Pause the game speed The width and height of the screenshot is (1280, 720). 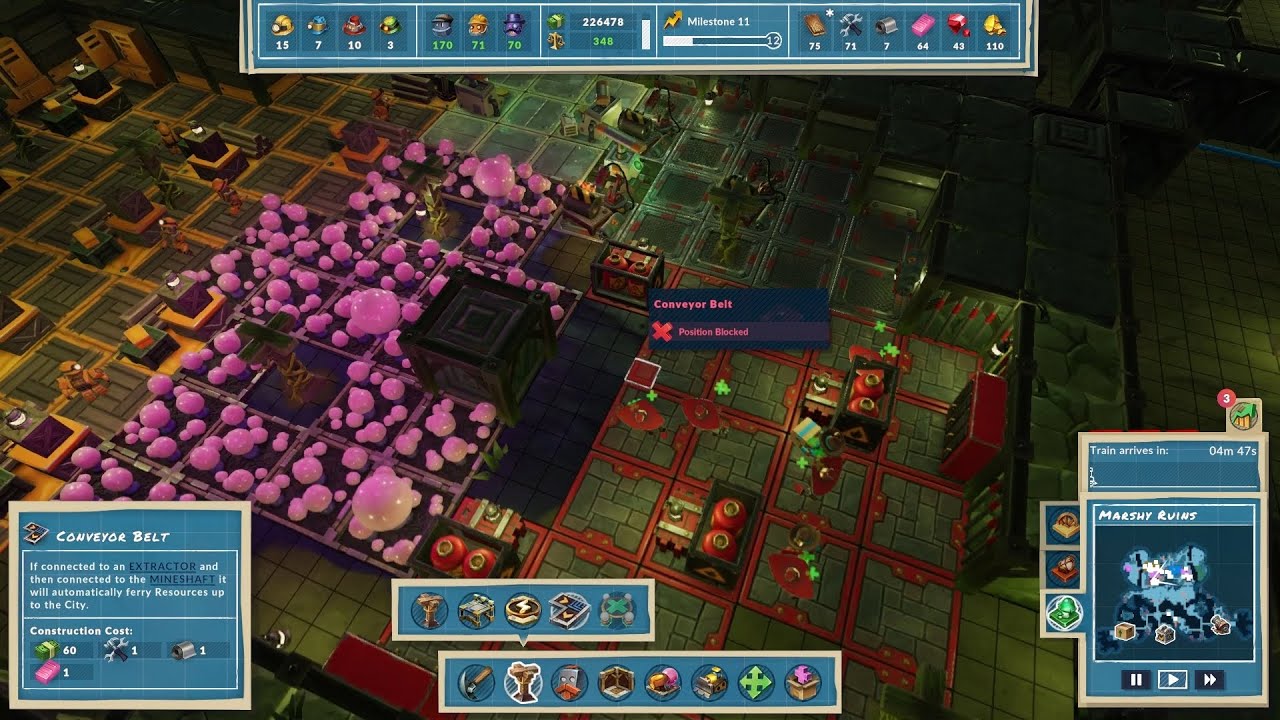point(1136,680)
